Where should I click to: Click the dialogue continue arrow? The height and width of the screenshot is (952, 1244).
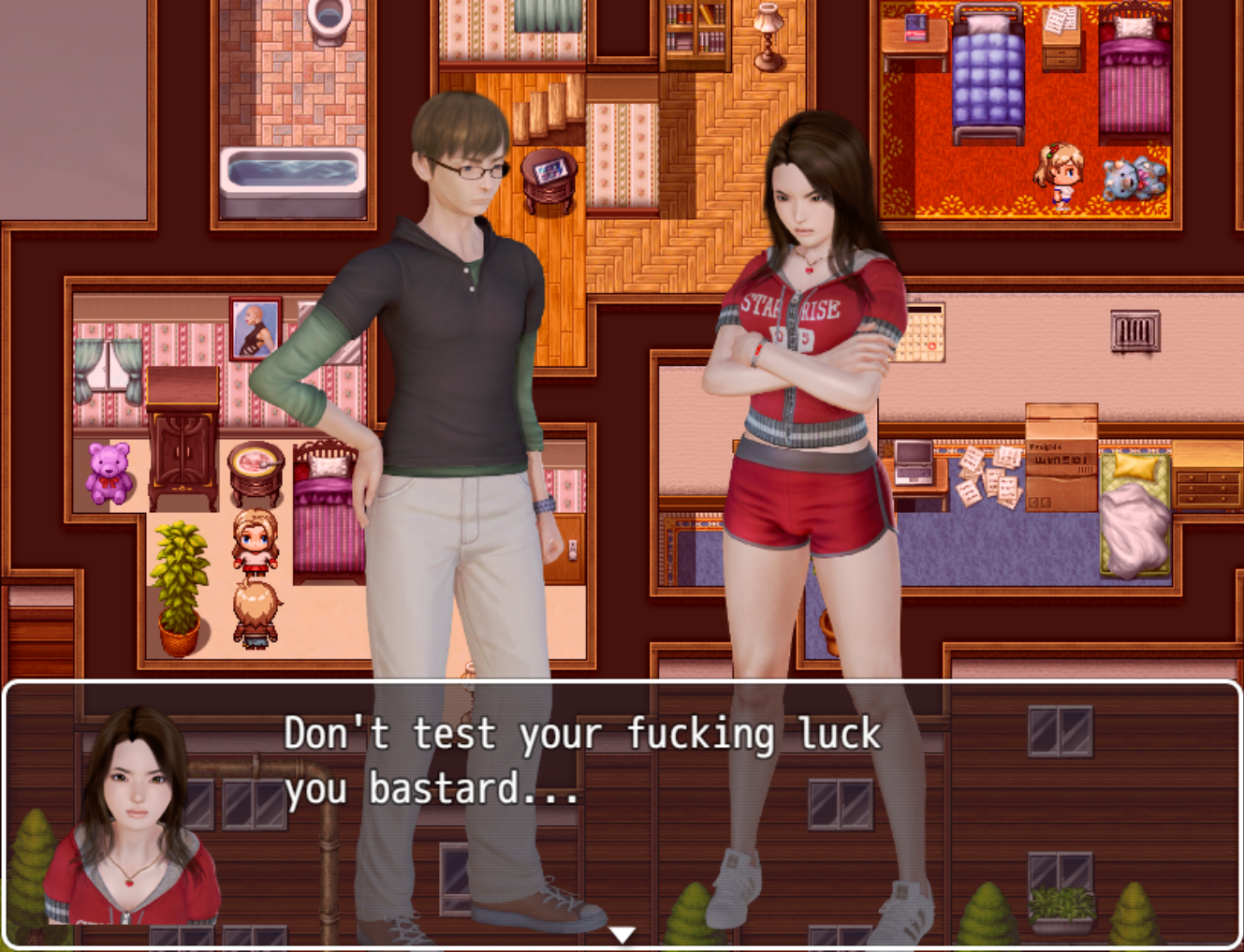click(622, 934)
